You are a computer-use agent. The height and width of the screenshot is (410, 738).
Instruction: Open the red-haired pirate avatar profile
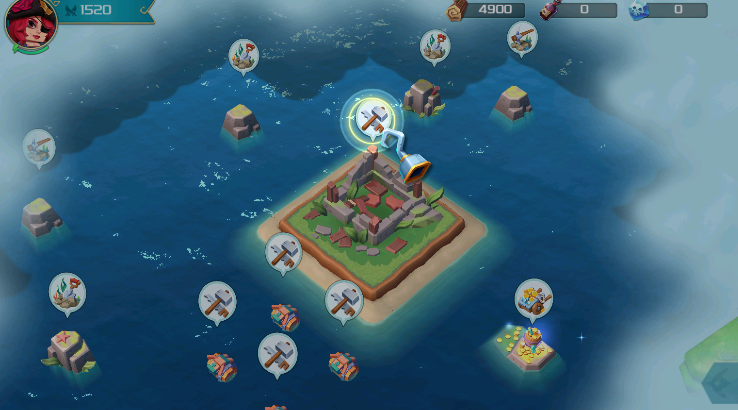pos(29,24)
